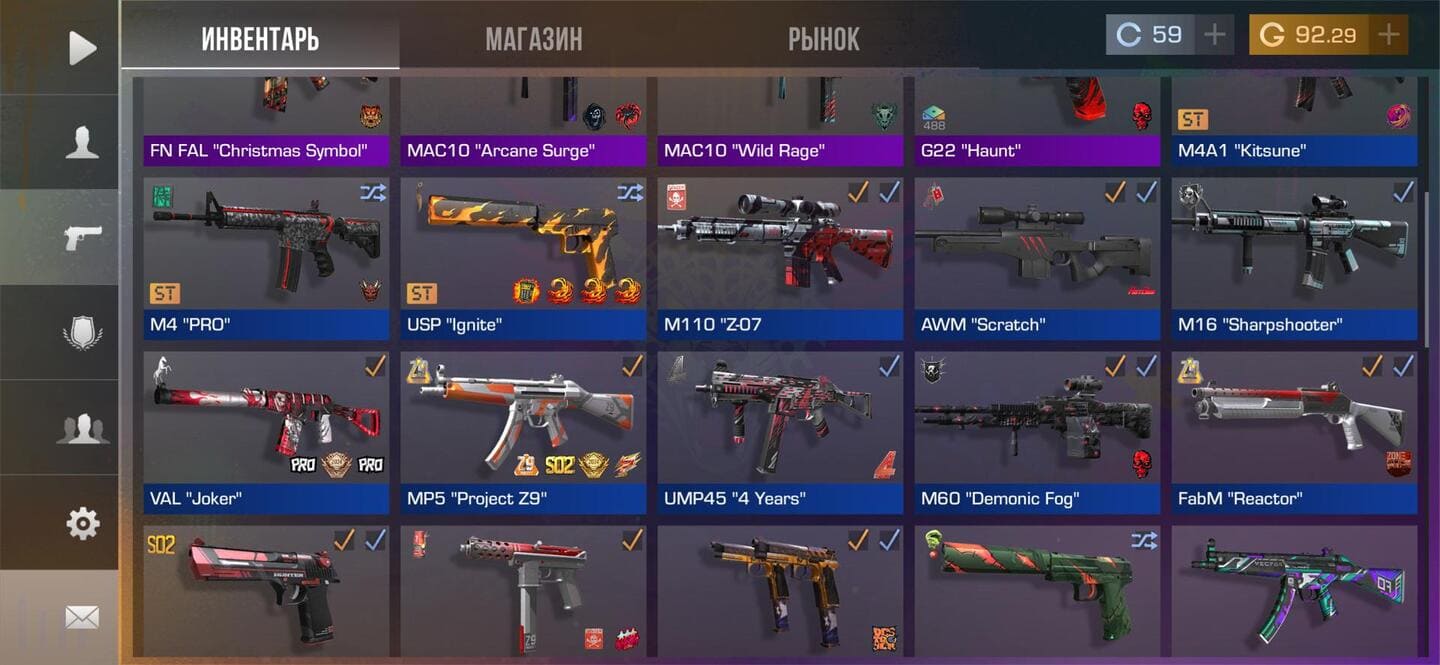Open the friends sidebar icon
The image size is (1440, 665).
coord(82,428)
